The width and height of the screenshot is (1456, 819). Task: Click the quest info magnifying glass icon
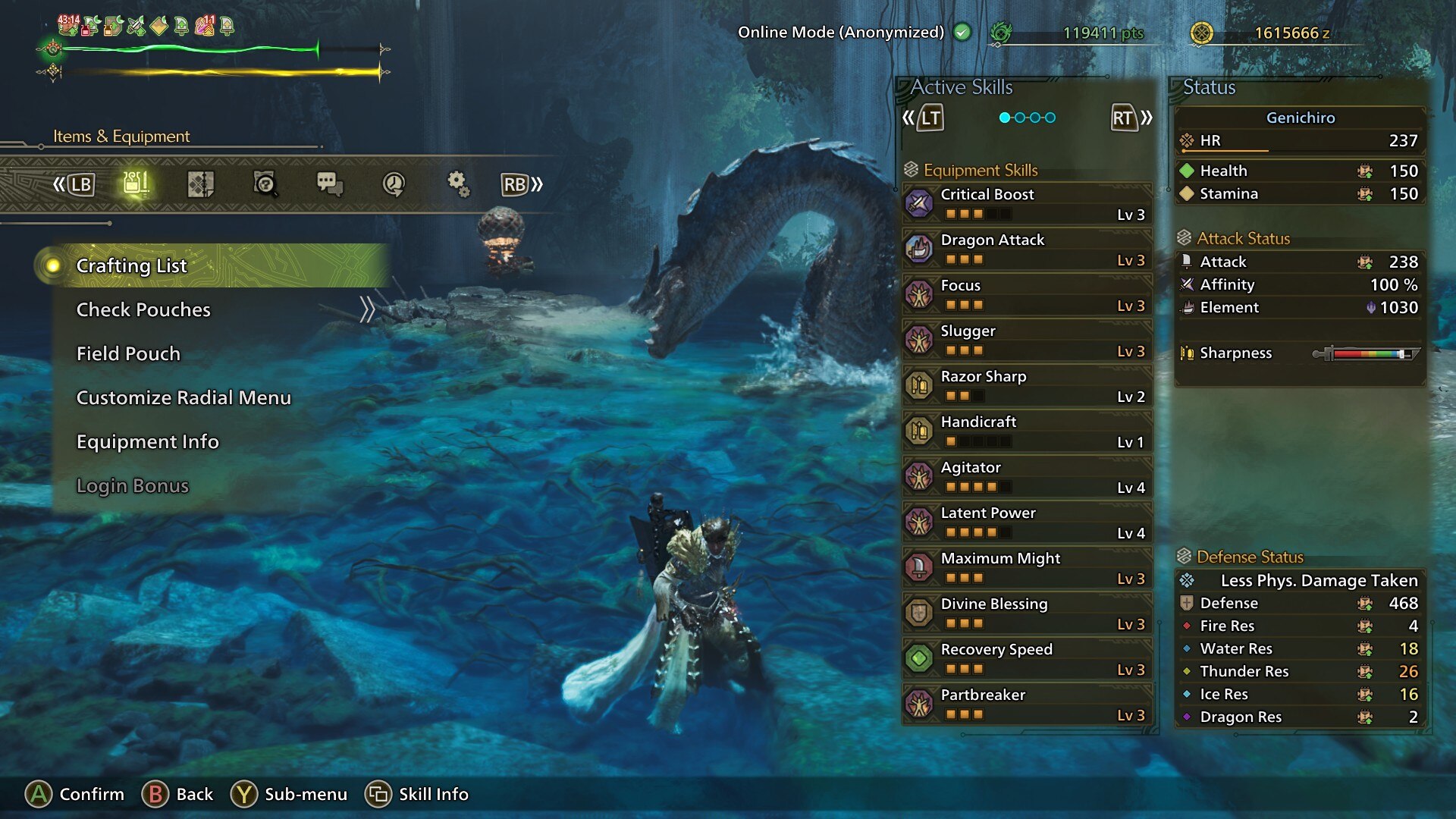265,184
